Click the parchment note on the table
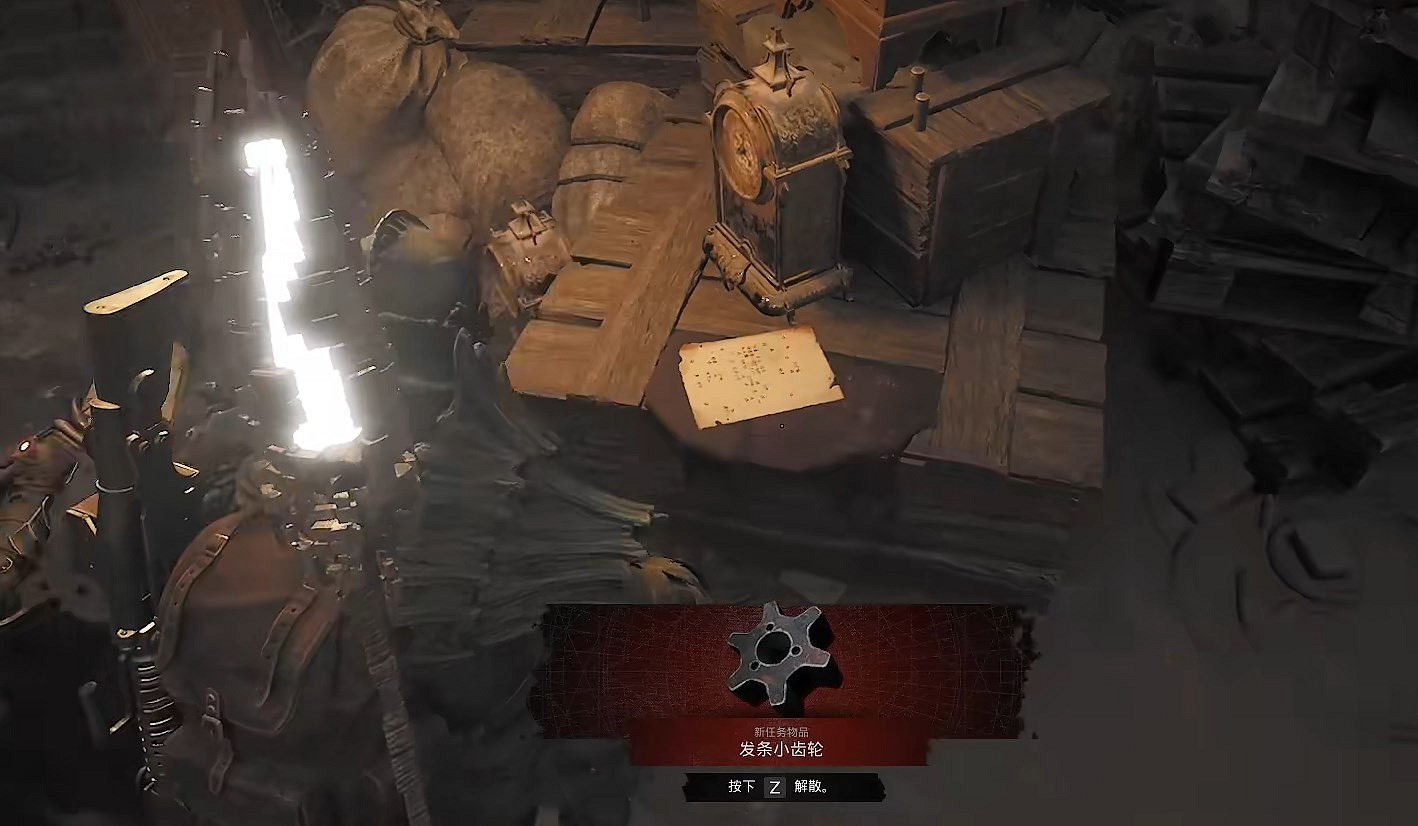The width and height of the screenshot is (1418, 826). click(x=760, y=375)
